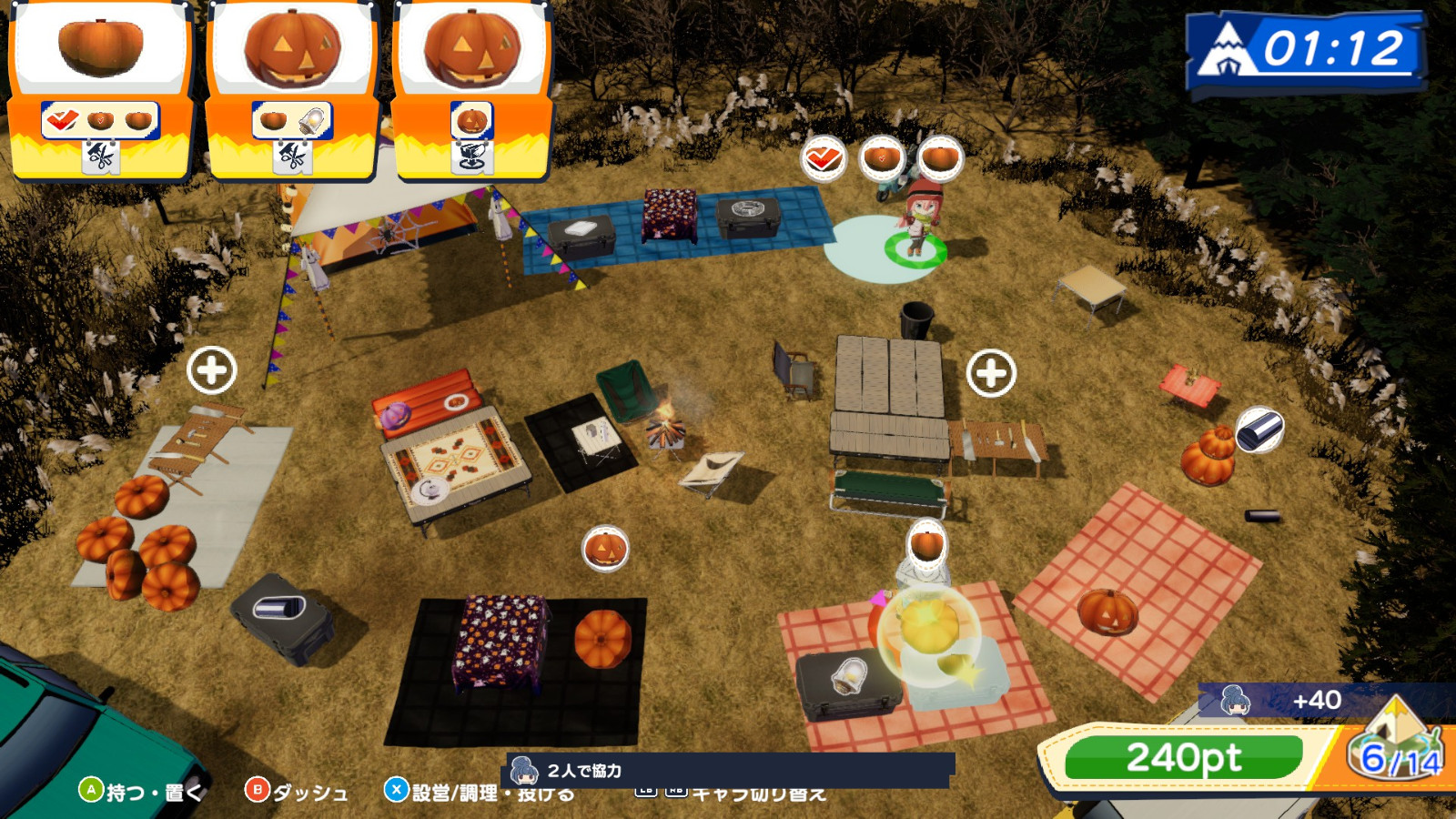Select the rolled mat bubble near stacked pumpkins
The image size is (1456, 819).
coord(1259,430)
